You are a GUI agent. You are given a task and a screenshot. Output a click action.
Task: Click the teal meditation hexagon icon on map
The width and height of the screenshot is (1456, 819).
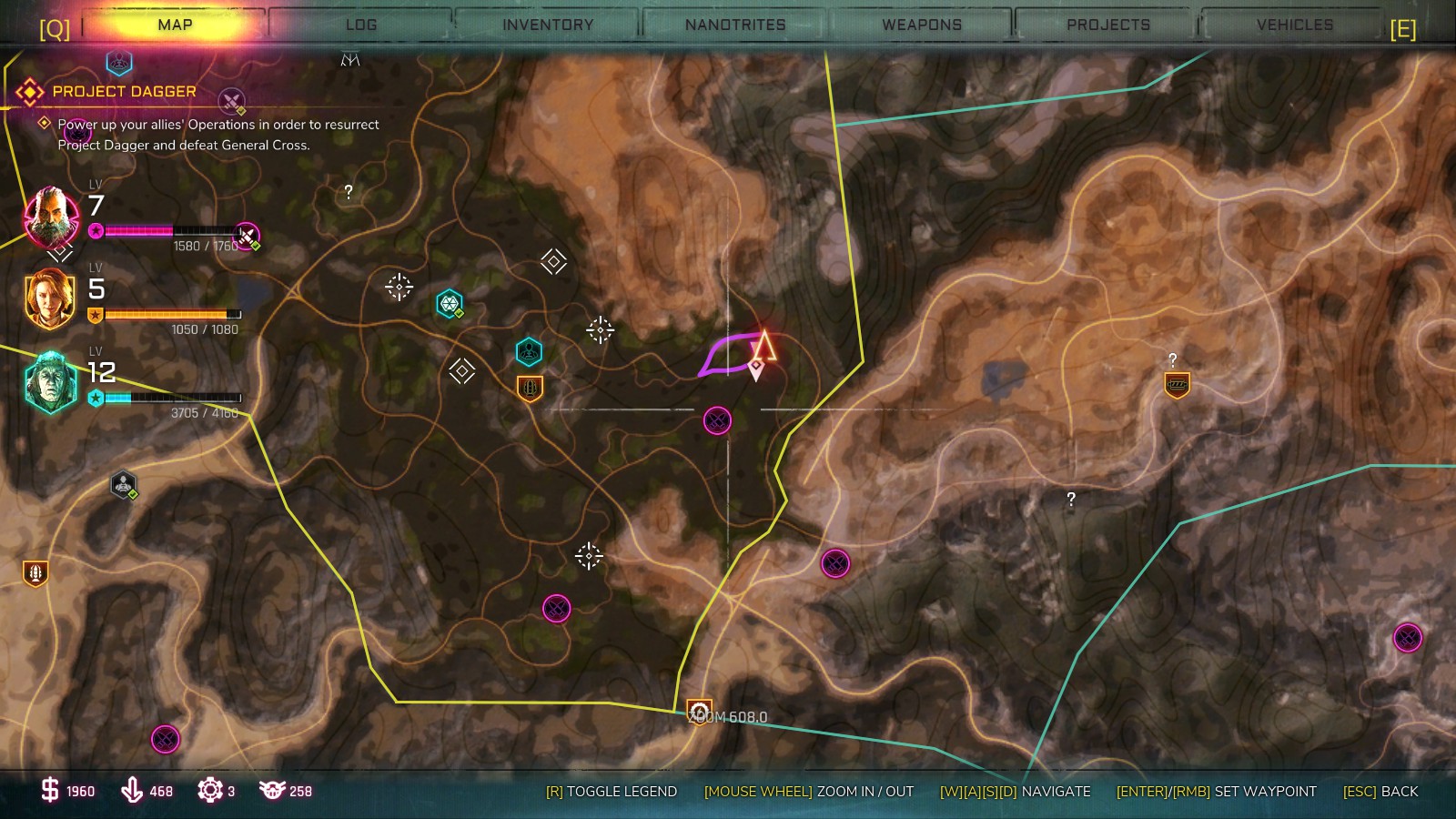528,352
